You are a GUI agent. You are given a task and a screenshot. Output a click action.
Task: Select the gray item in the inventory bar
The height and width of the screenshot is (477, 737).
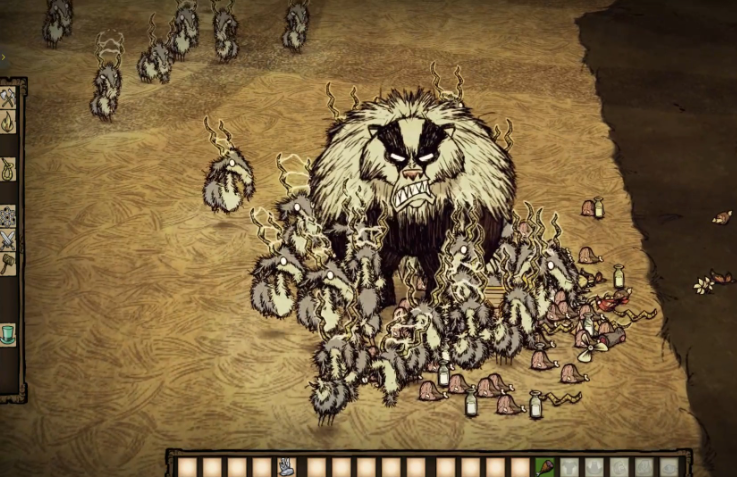click(286, 466)
